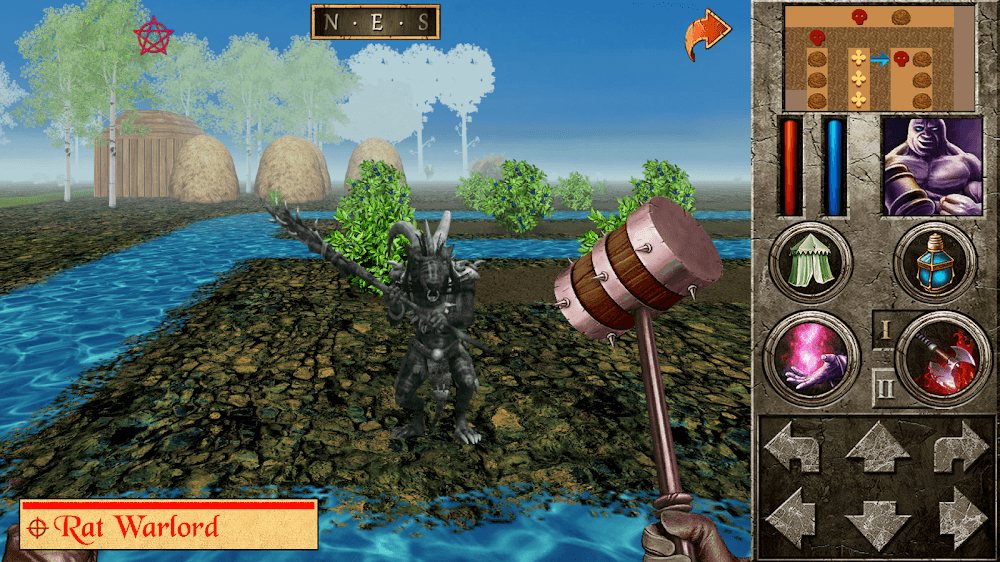Viewport: 1000px width, 562px height.
Task: Cast the pink magic hand spell
Action: point(807,357)
